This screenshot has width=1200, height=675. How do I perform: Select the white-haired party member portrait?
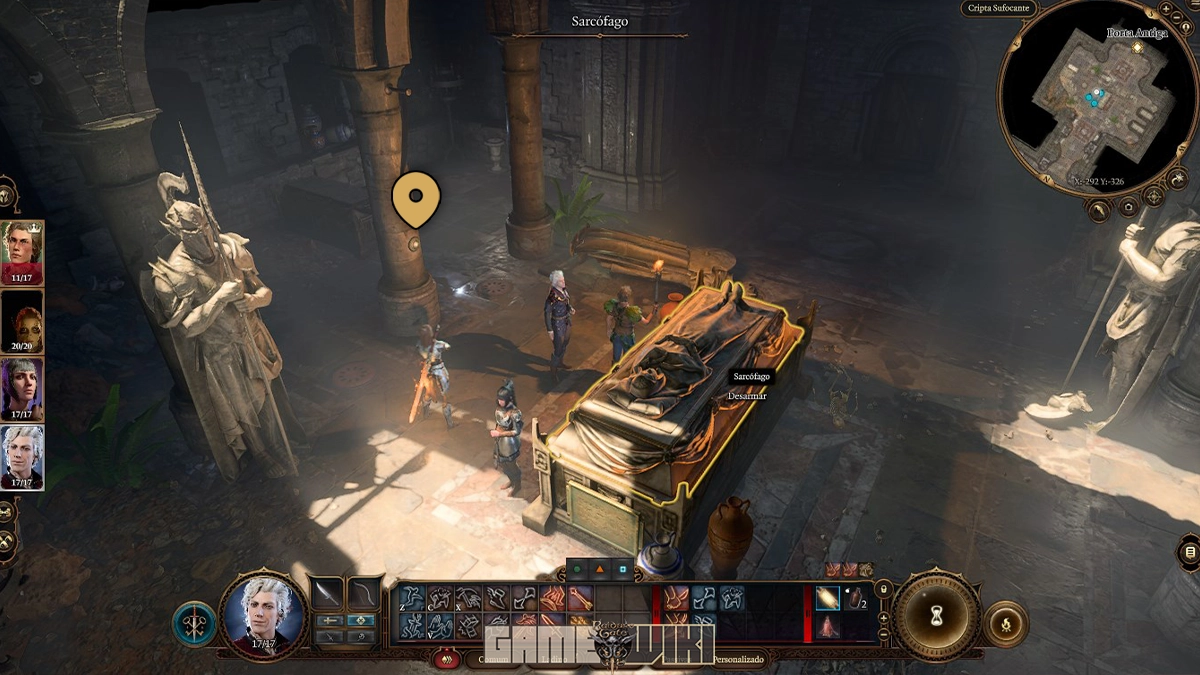click(x=22, y=457)
